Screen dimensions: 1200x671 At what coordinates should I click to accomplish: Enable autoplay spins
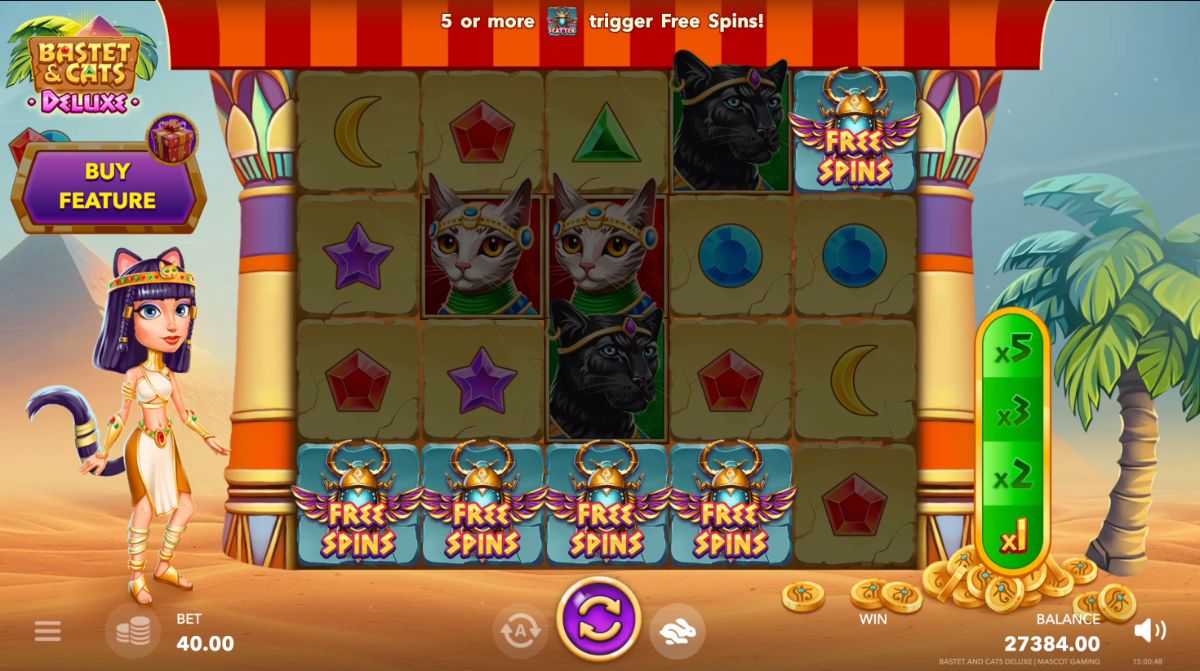pyautogui.click(x=520, y=630)
